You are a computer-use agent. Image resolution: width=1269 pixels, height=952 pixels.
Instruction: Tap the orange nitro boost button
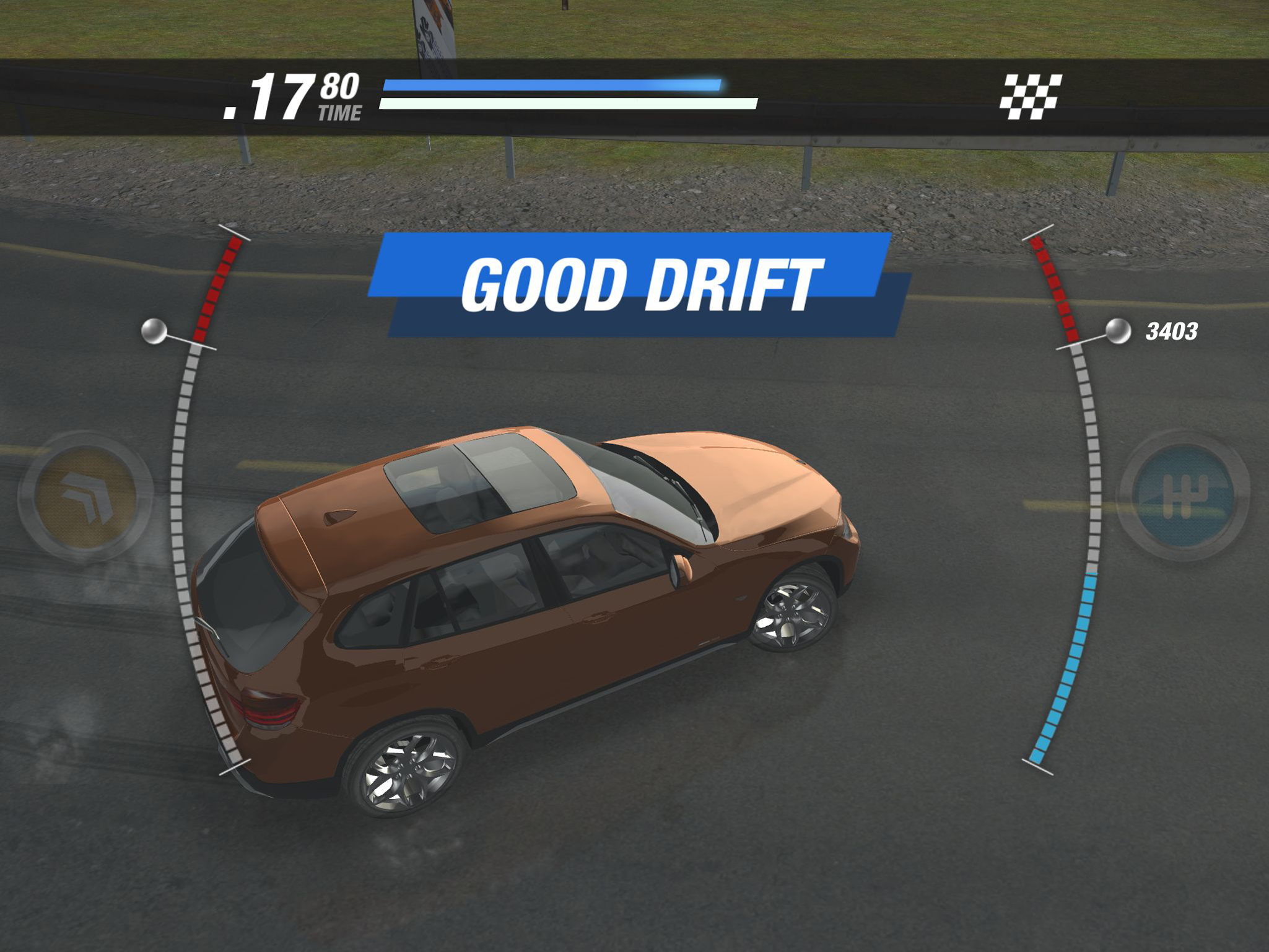85,495
